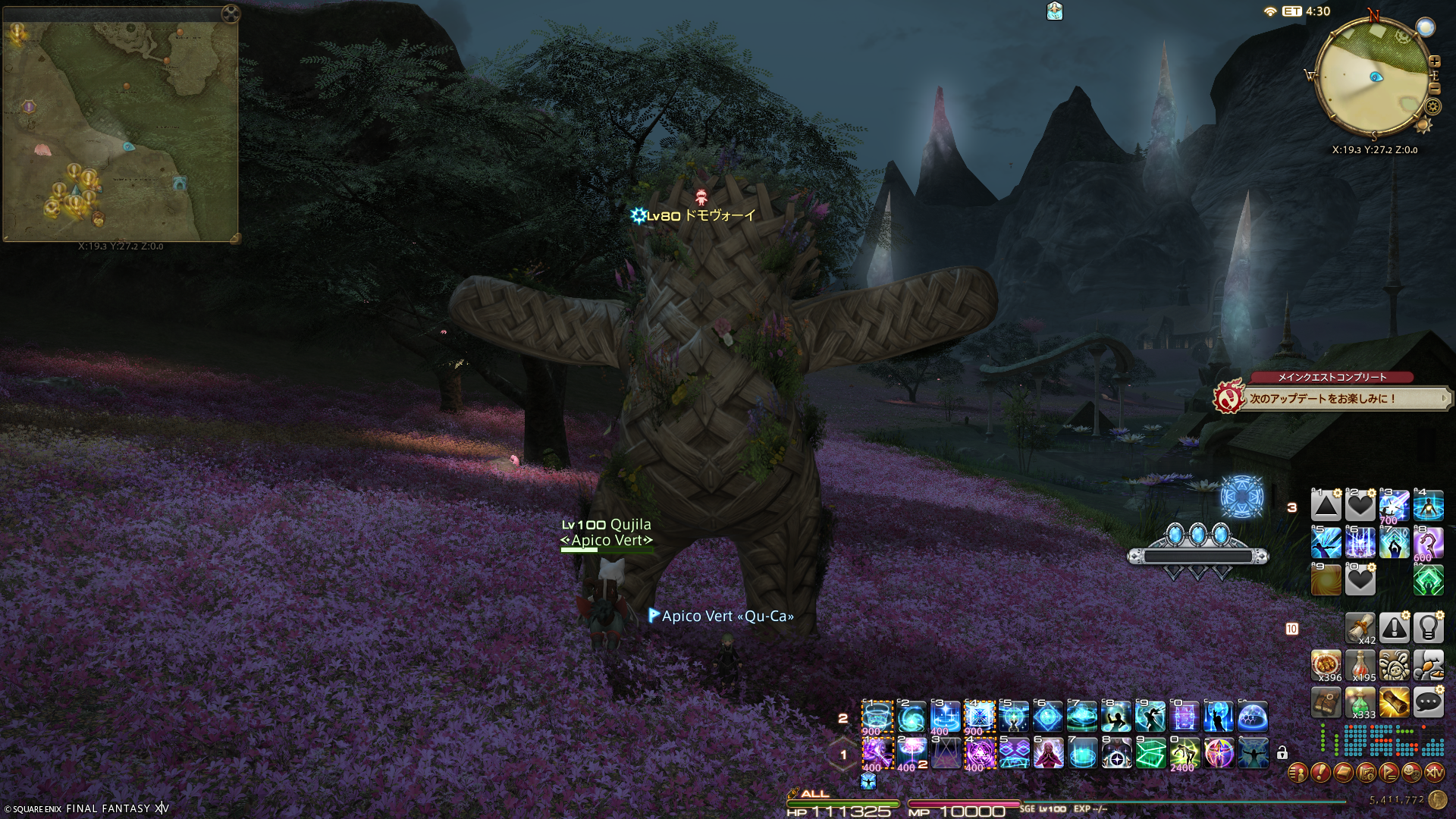Screen dimensions: 1456x819
Task: Use the green potion stack x333
Action: (1360, 703)
